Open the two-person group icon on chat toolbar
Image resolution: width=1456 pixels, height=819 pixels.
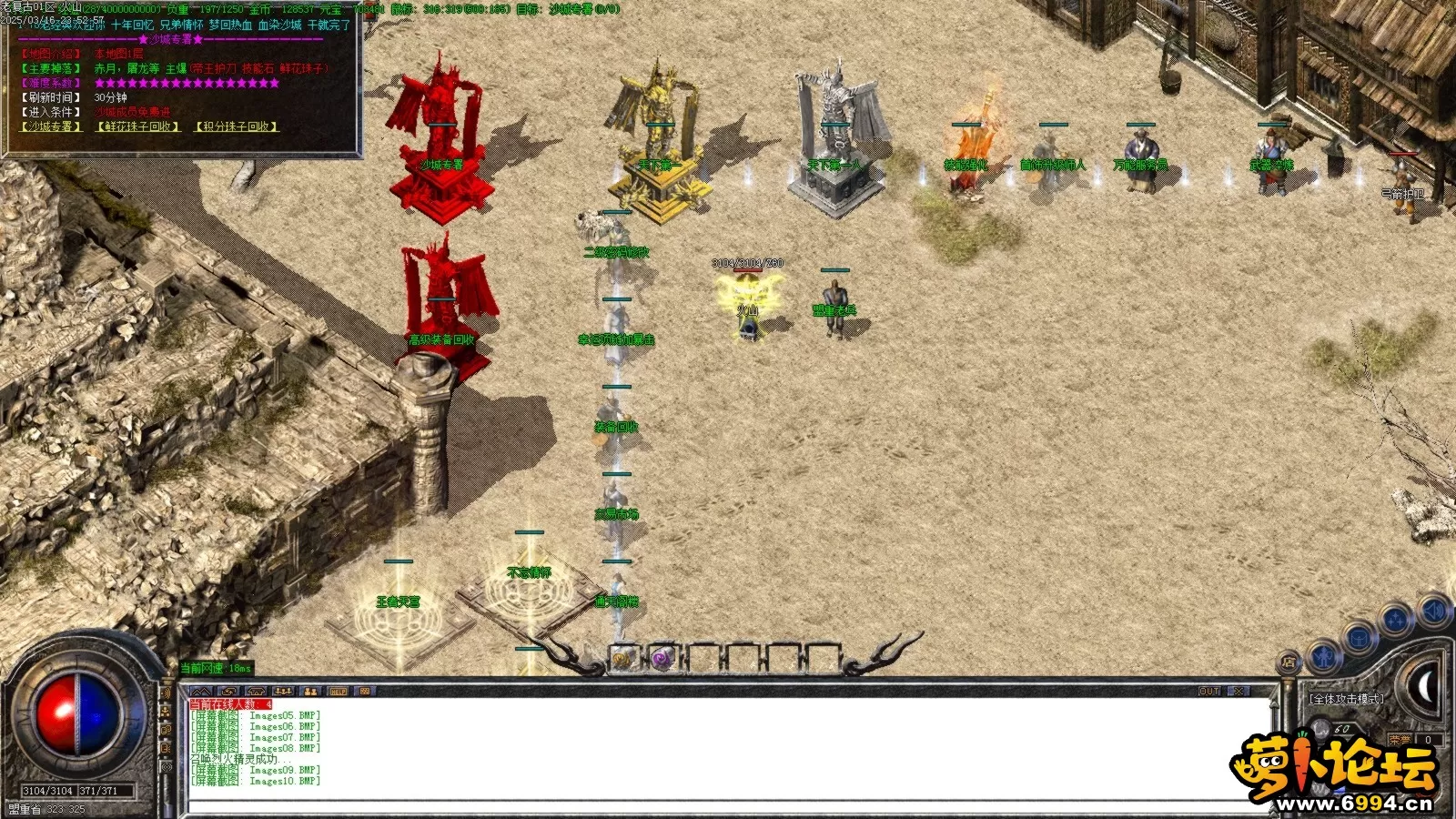[x=310, y=692]
